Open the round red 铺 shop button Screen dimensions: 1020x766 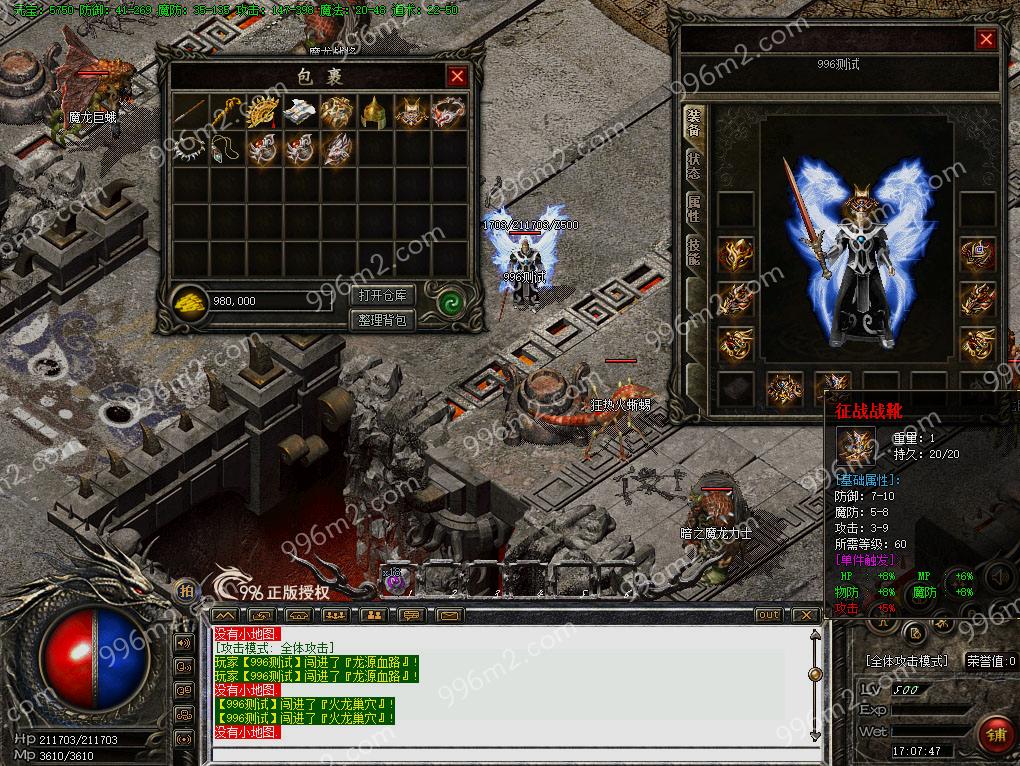click(x=996, y=735)
